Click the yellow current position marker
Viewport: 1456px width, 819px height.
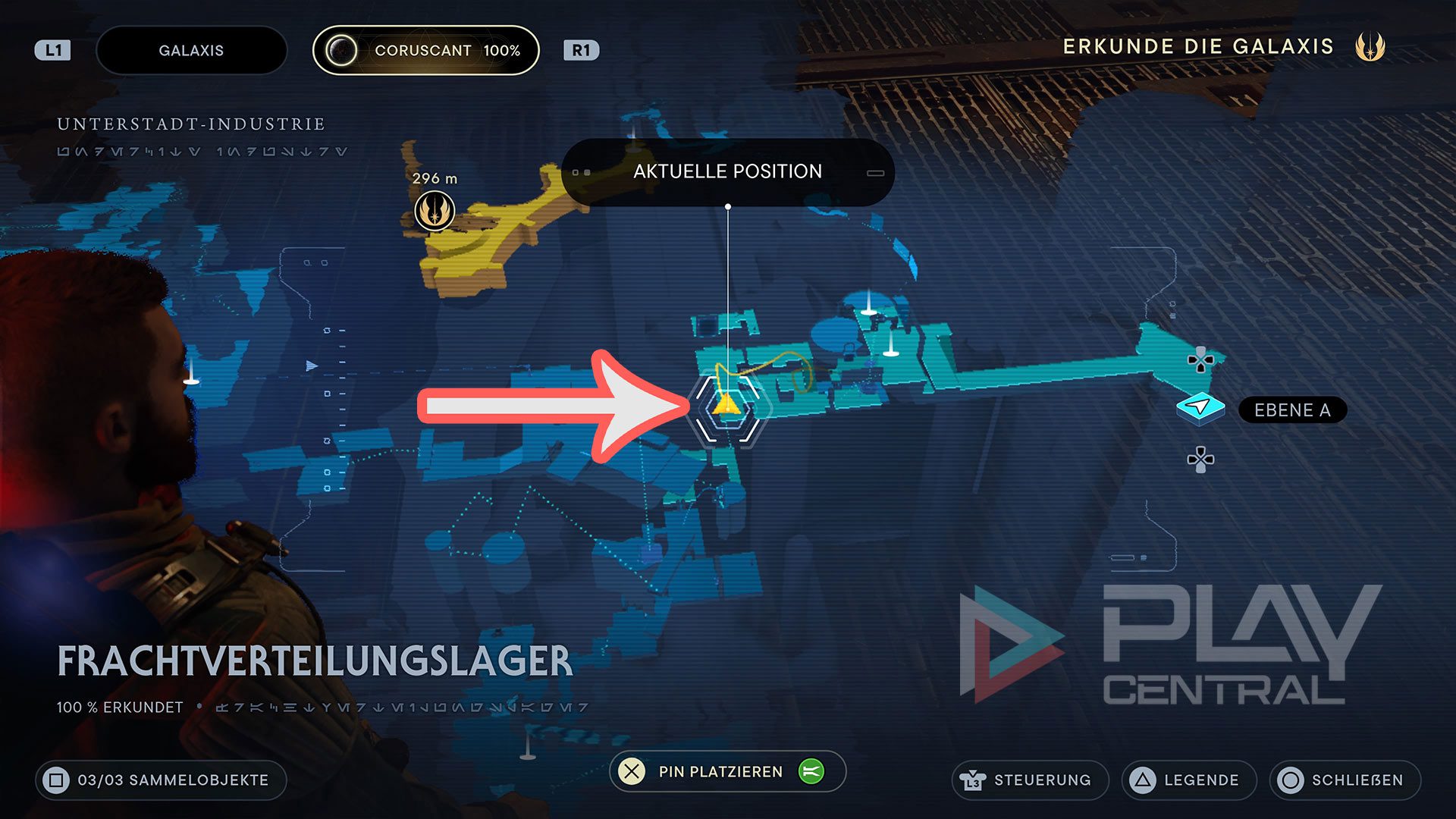coord(726,404)
